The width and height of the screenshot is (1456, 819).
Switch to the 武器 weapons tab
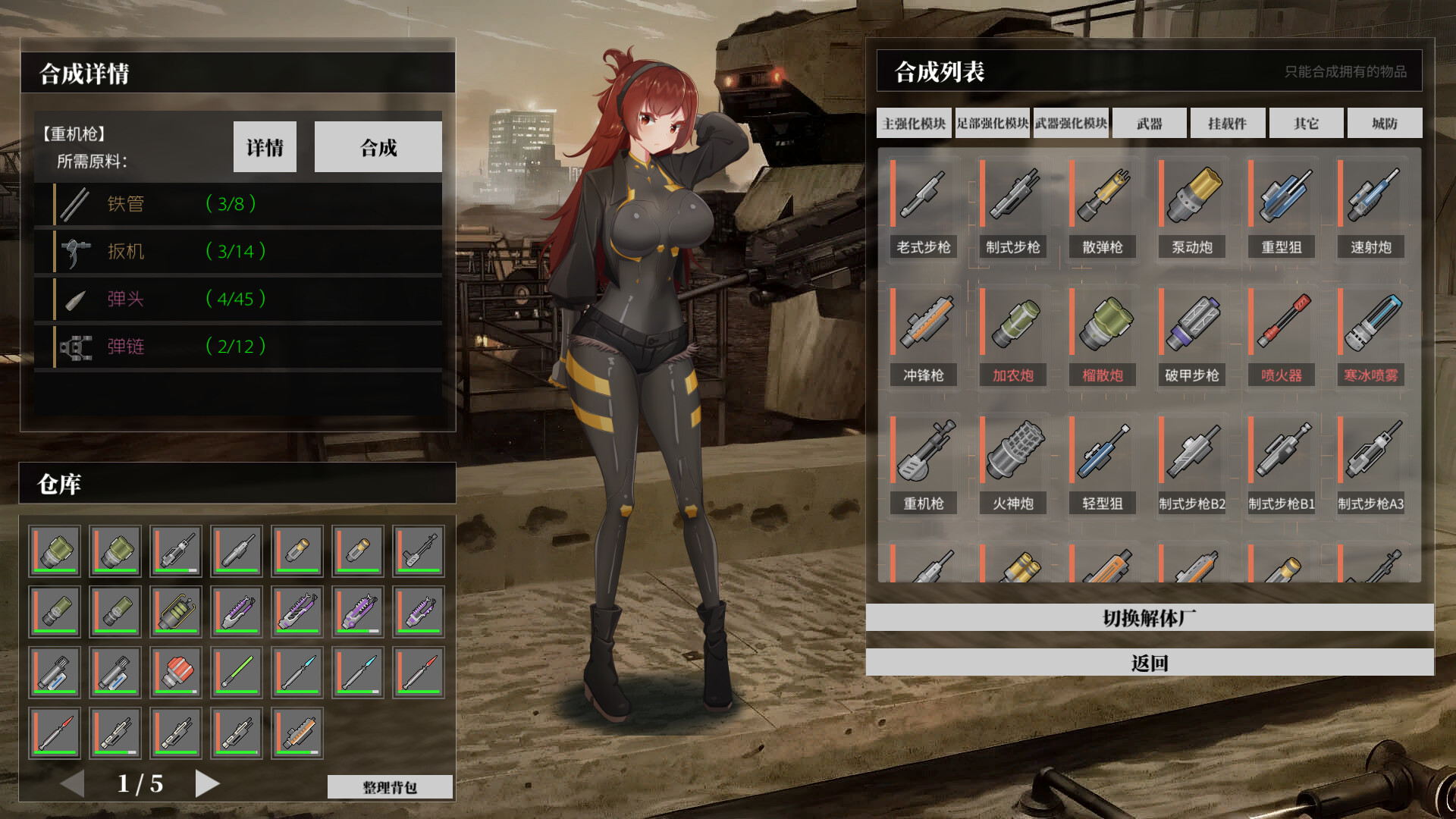[x=1147, y=123]
